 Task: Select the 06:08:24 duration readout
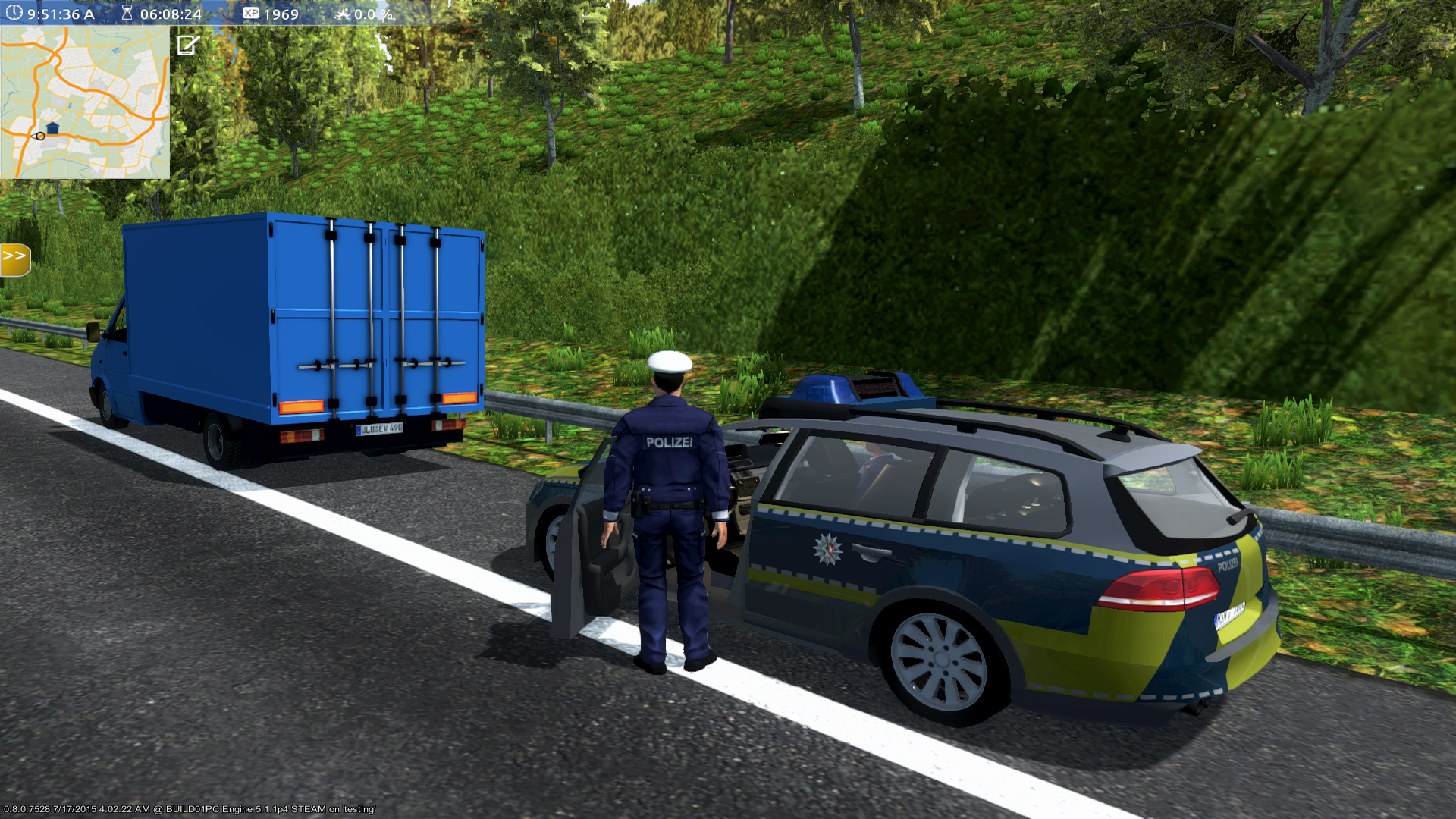pos(171,12)
